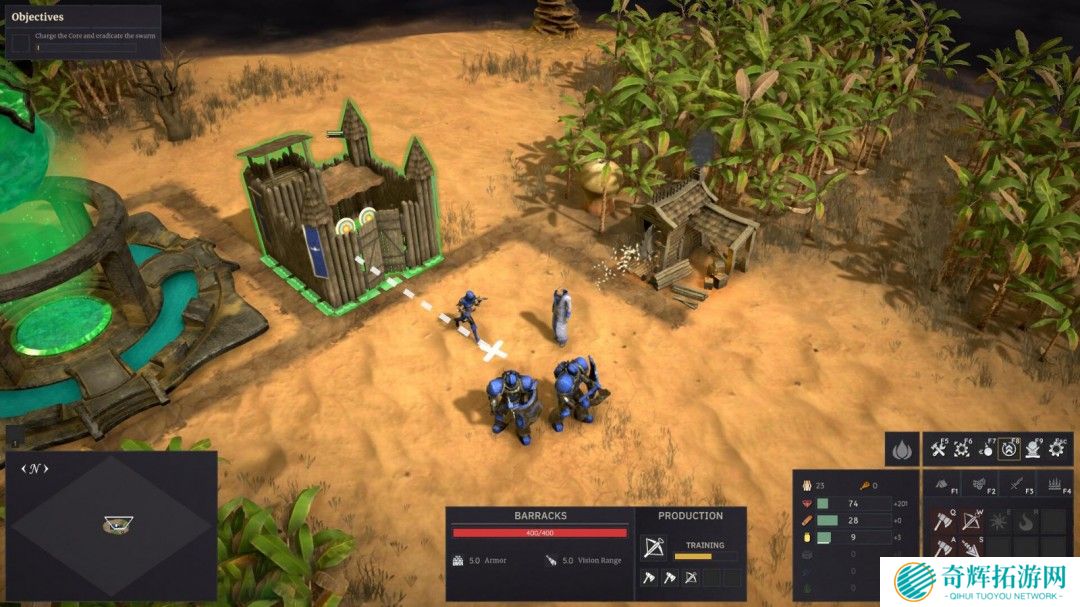Choose the F4 spiked wall category tab

(x=1054, y=485)
